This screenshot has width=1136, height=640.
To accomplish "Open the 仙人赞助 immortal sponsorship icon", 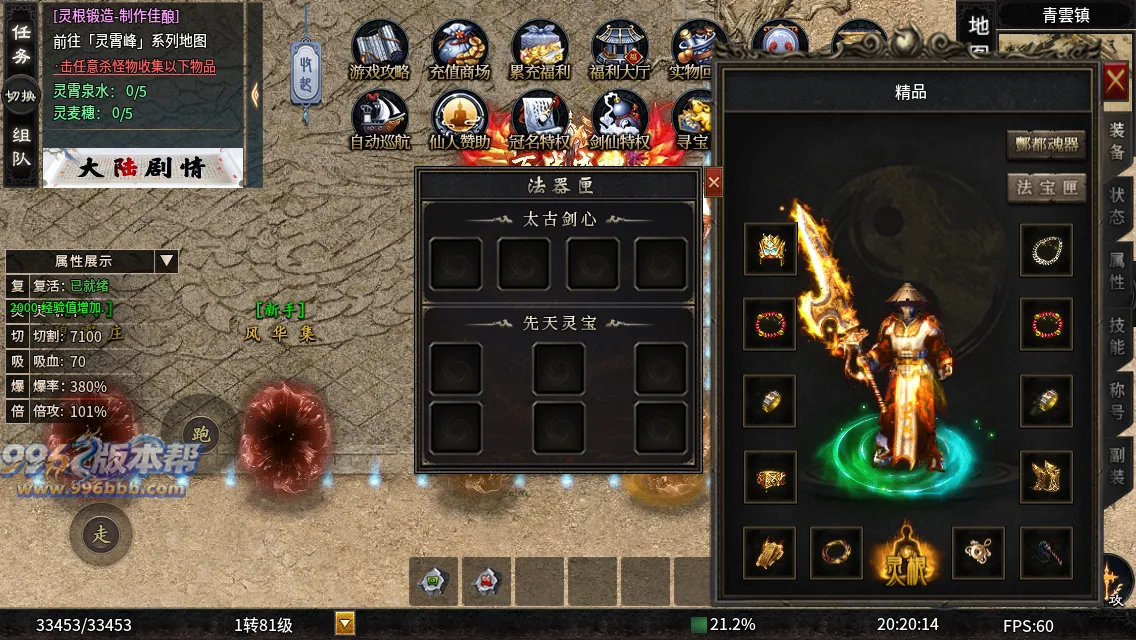I will click(x=460, y=120).
